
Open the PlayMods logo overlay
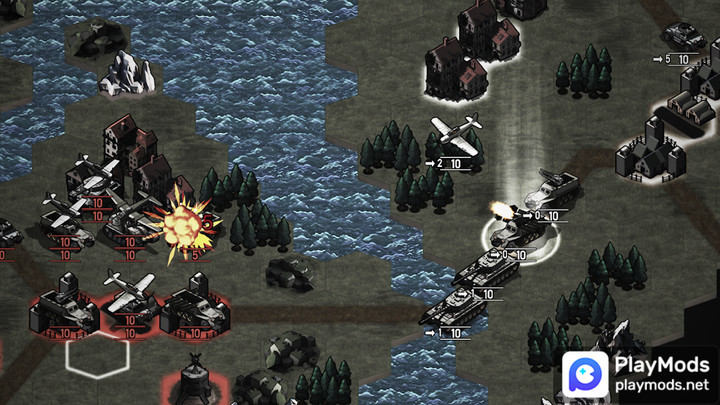[635, 373]
